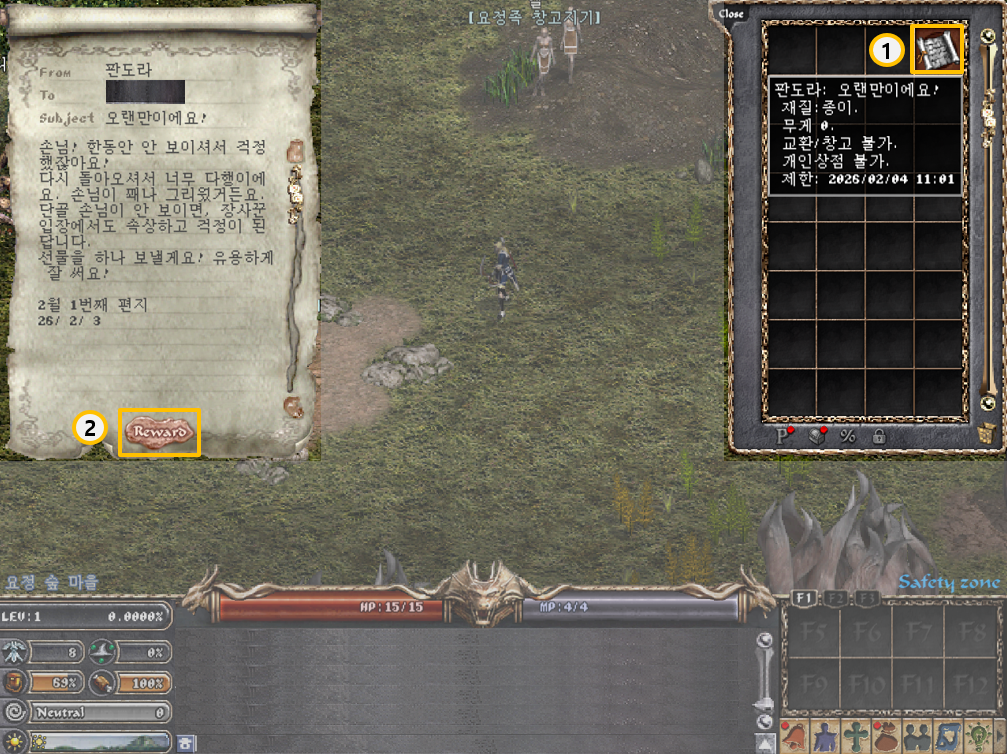Open the lightbulb help menu icon

click(x=979, y=738)
